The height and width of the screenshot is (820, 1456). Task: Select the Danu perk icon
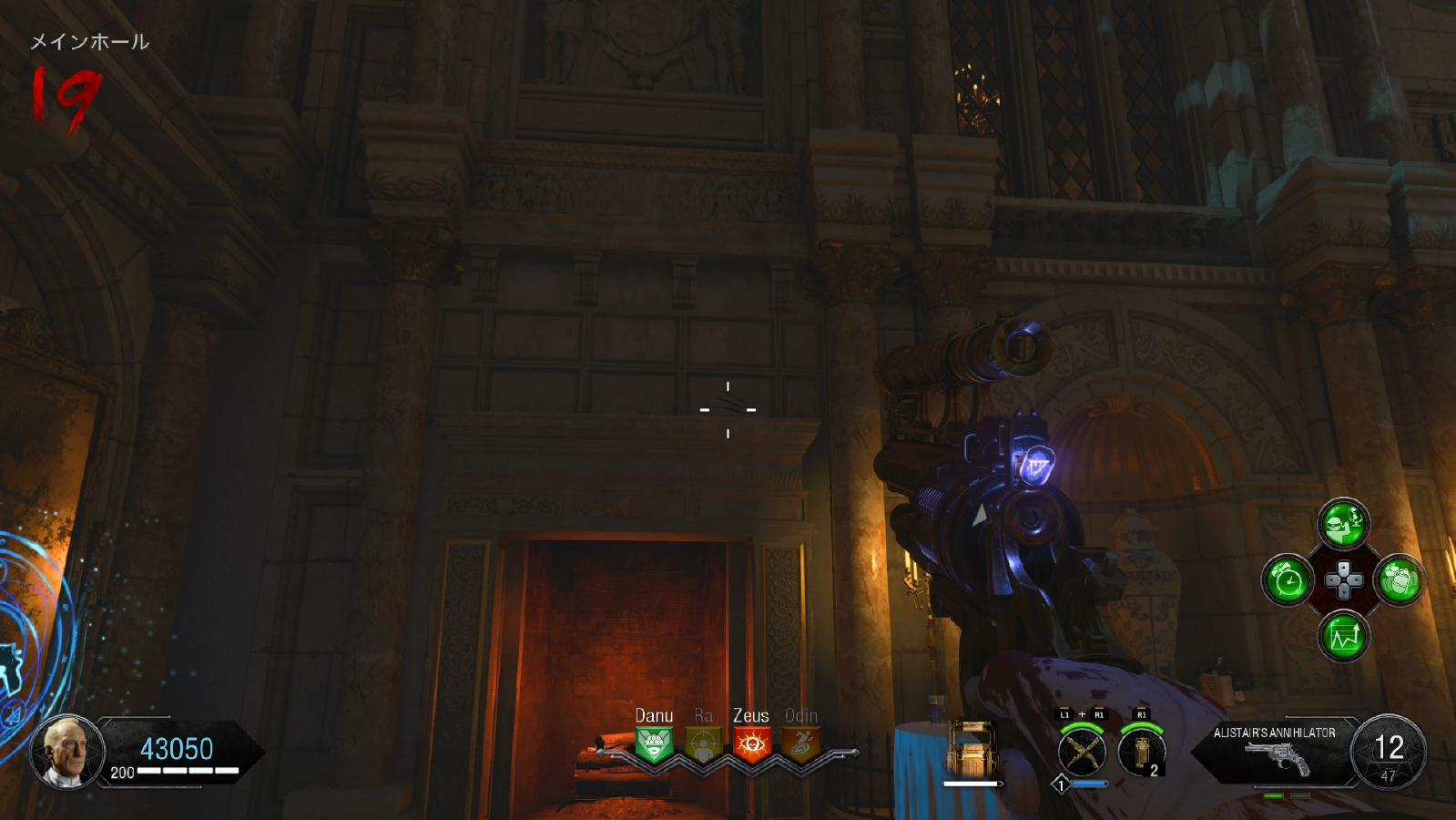coord(654,745)
